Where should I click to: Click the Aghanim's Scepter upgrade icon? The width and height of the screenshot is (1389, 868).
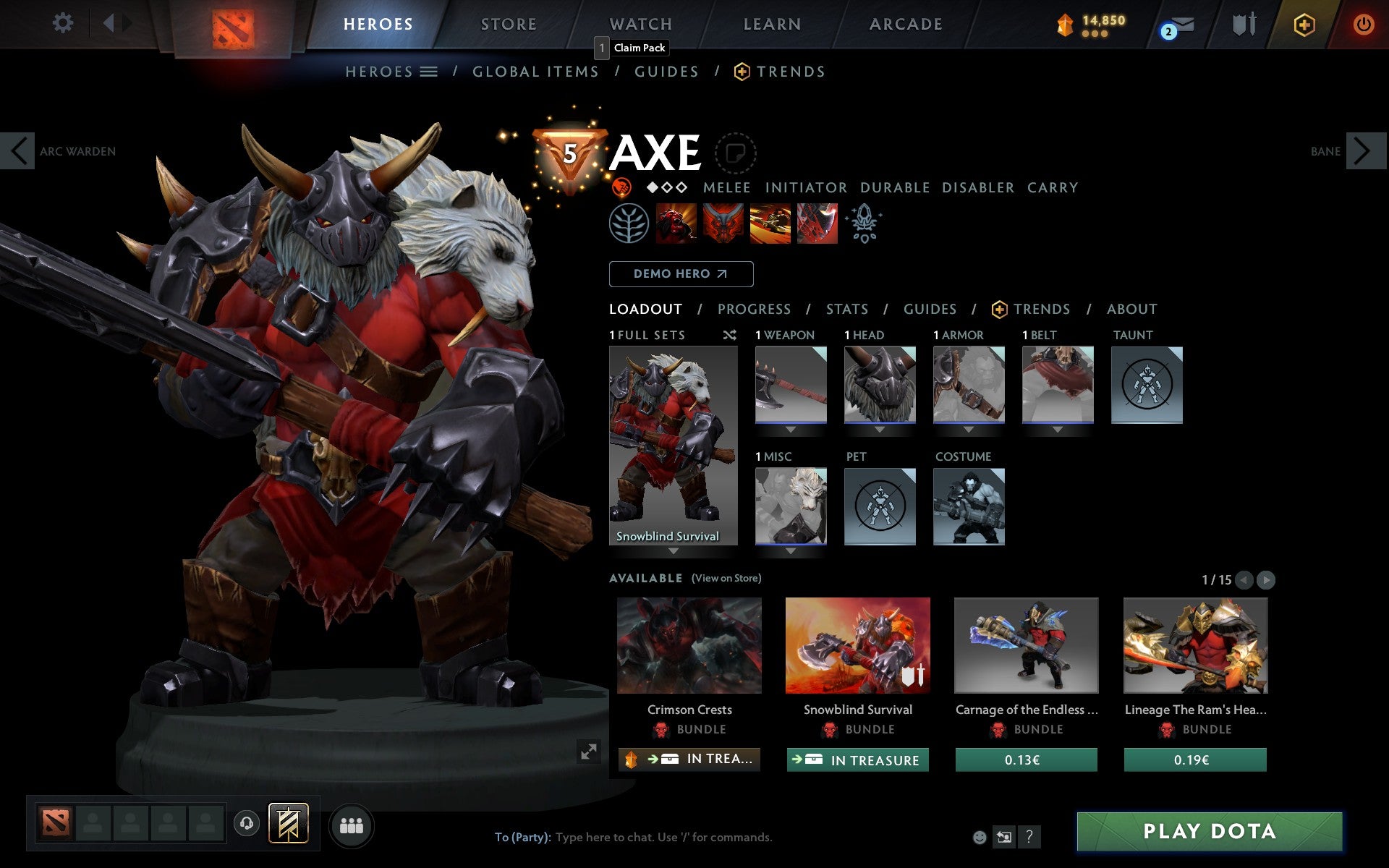point(865,224)
